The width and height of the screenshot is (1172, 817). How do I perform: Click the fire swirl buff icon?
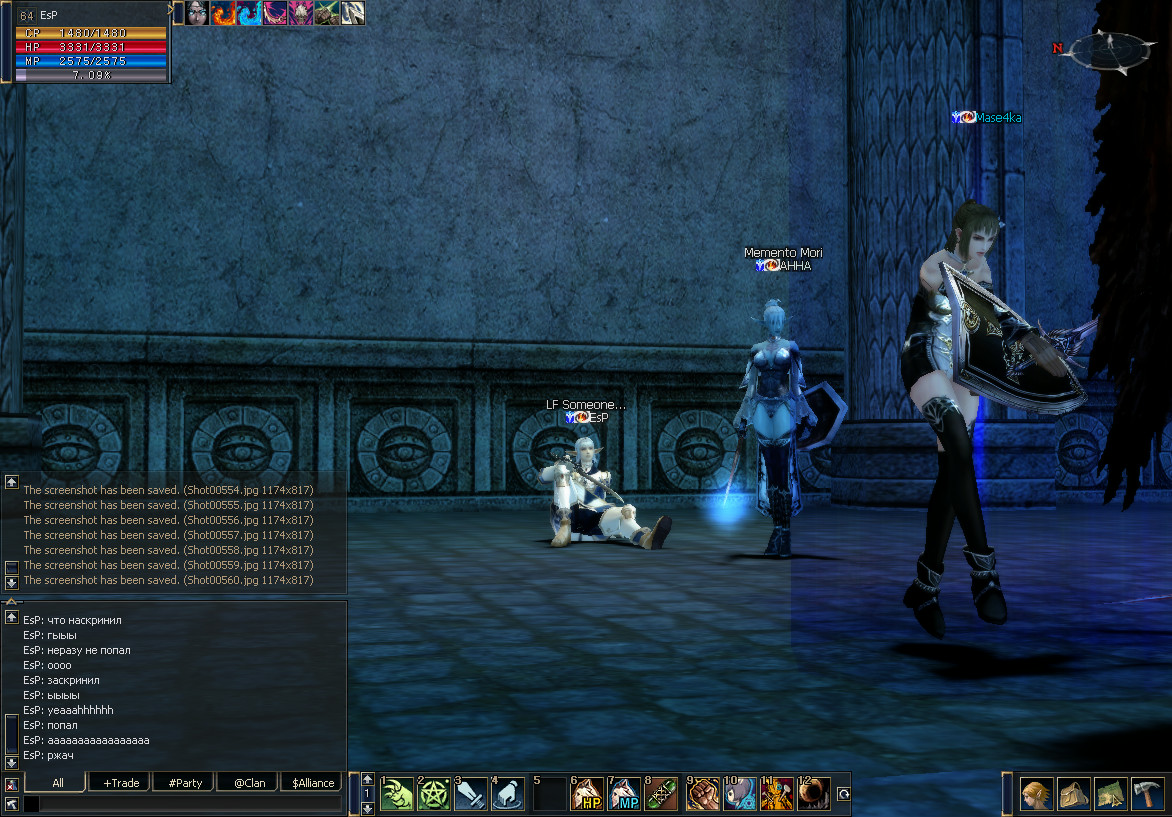223,13
